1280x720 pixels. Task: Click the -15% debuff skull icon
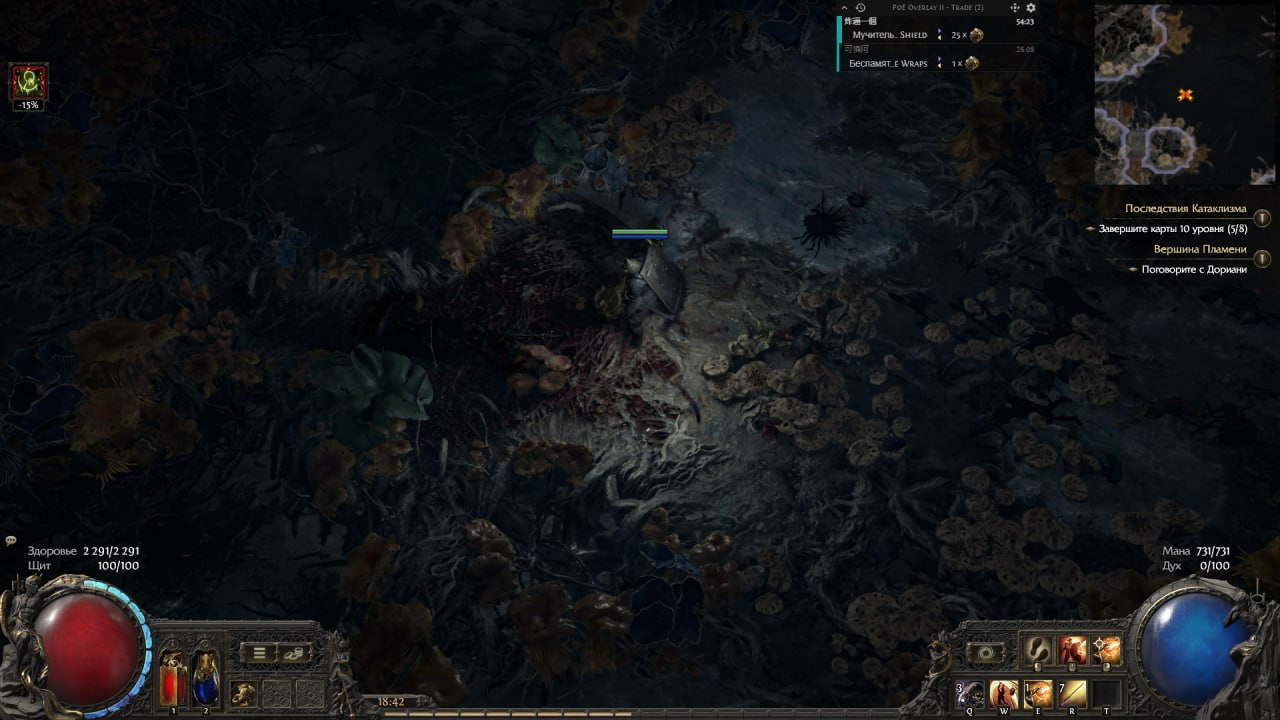click(x=26, y=81)
